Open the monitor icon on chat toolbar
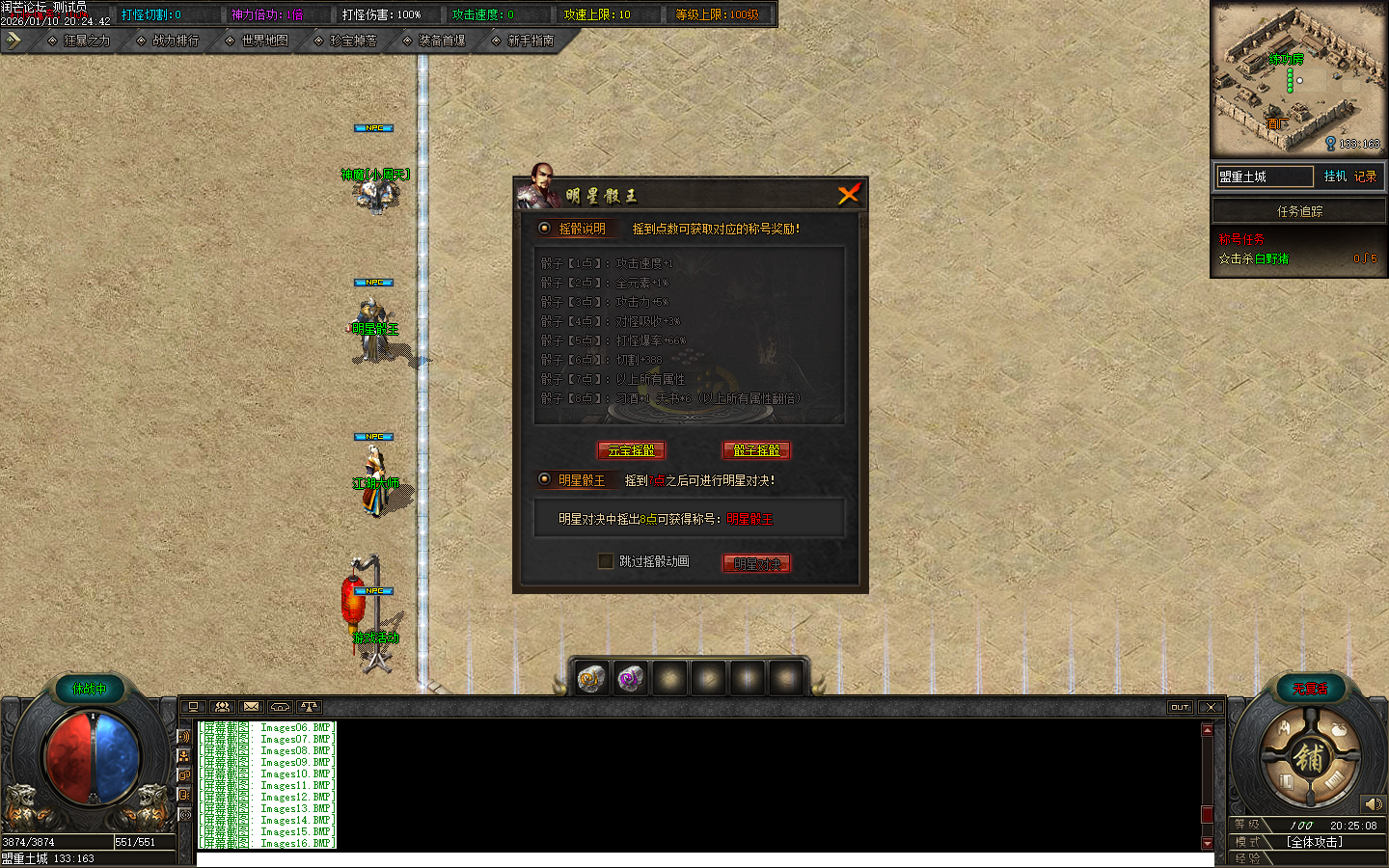The width and height of the screenshot is (1389, 868). [x=196, y=707]
